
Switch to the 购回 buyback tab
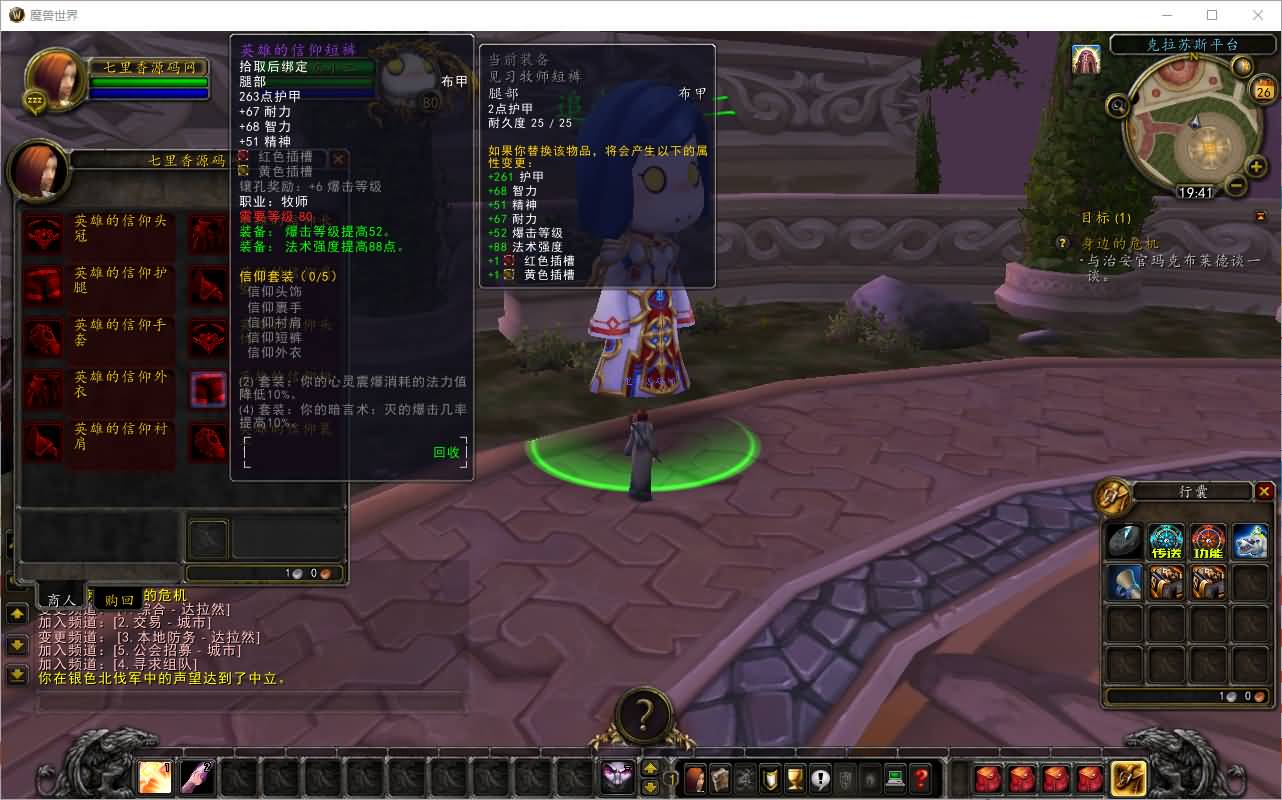[x=120, y=598]
